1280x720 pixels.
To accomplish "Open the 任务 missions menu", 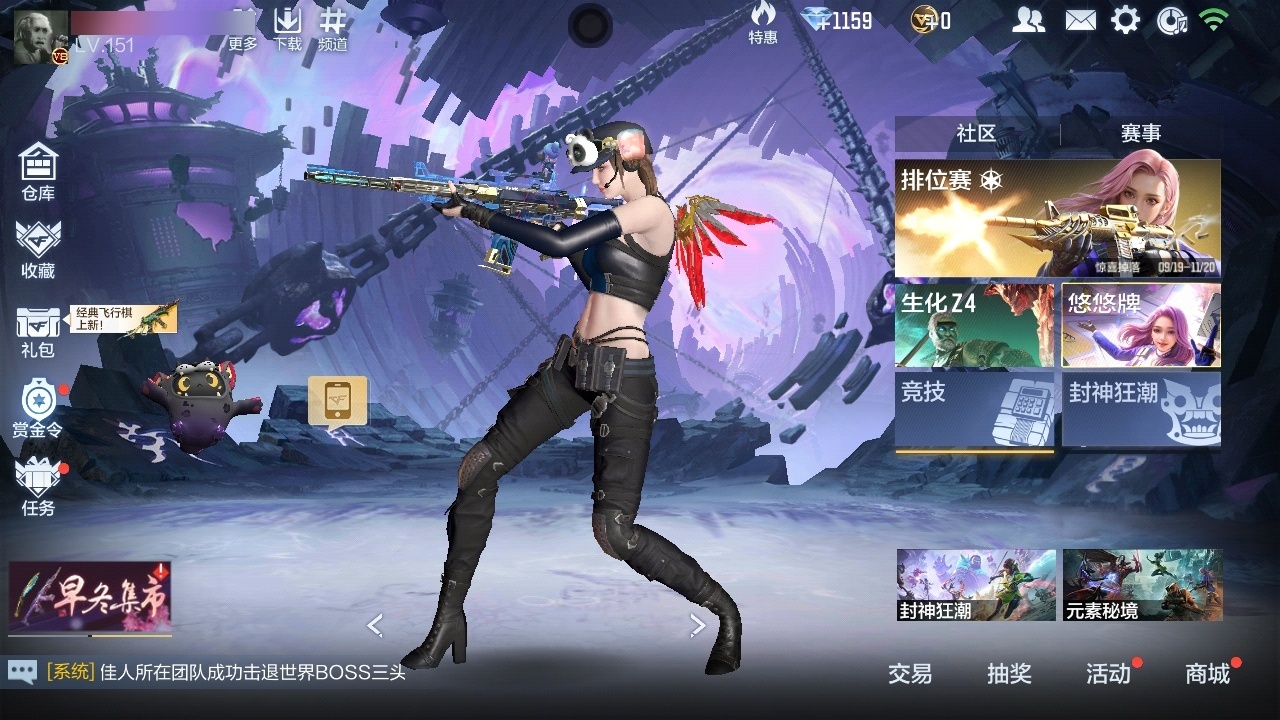I will [38, 487].
